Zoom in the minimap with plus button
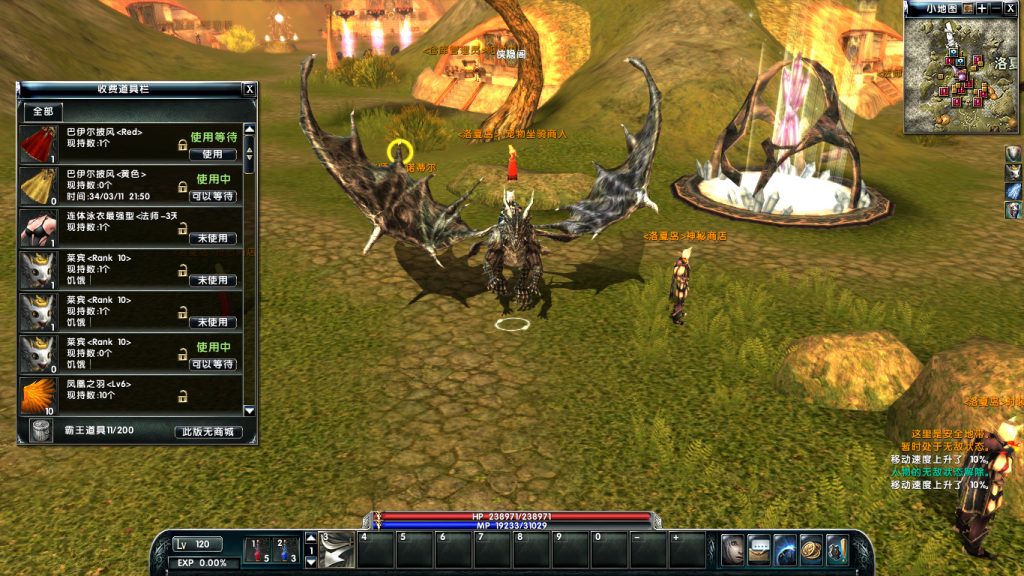Image resolution: width=1024 pixels, height=576 pixels. tap(982, 8)
